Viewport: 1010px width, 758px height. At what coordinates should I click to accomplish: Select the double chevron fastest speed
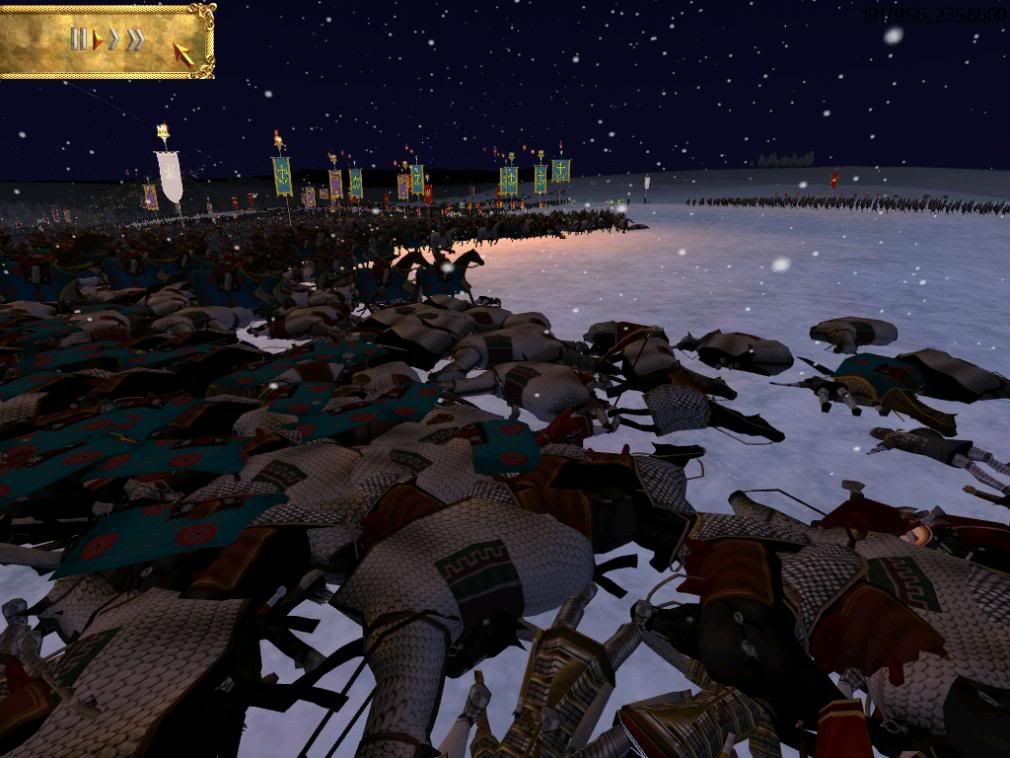[135, 40]
